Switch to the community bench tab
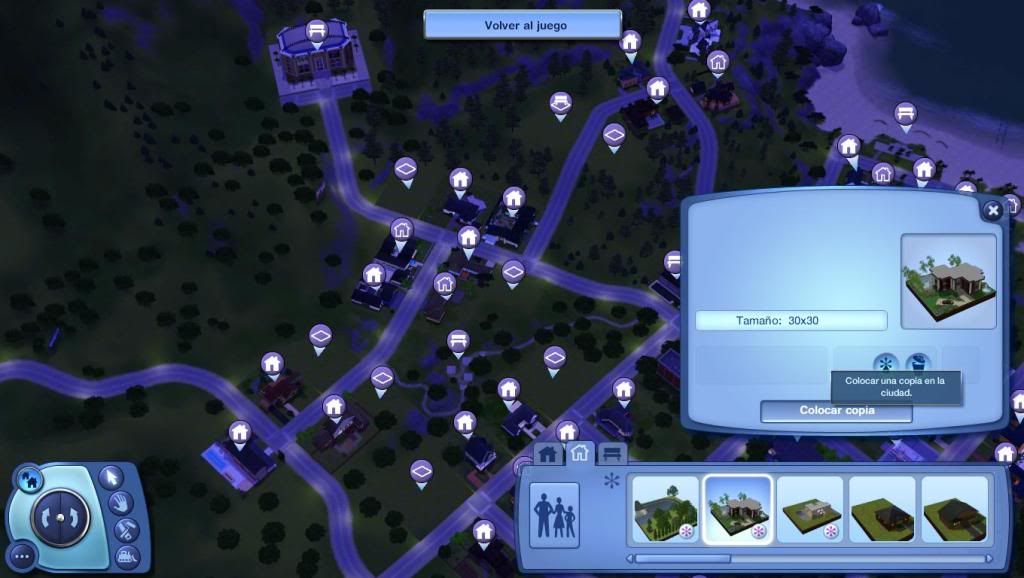Viewport: 1024px width, 578px height. (611, 455)
